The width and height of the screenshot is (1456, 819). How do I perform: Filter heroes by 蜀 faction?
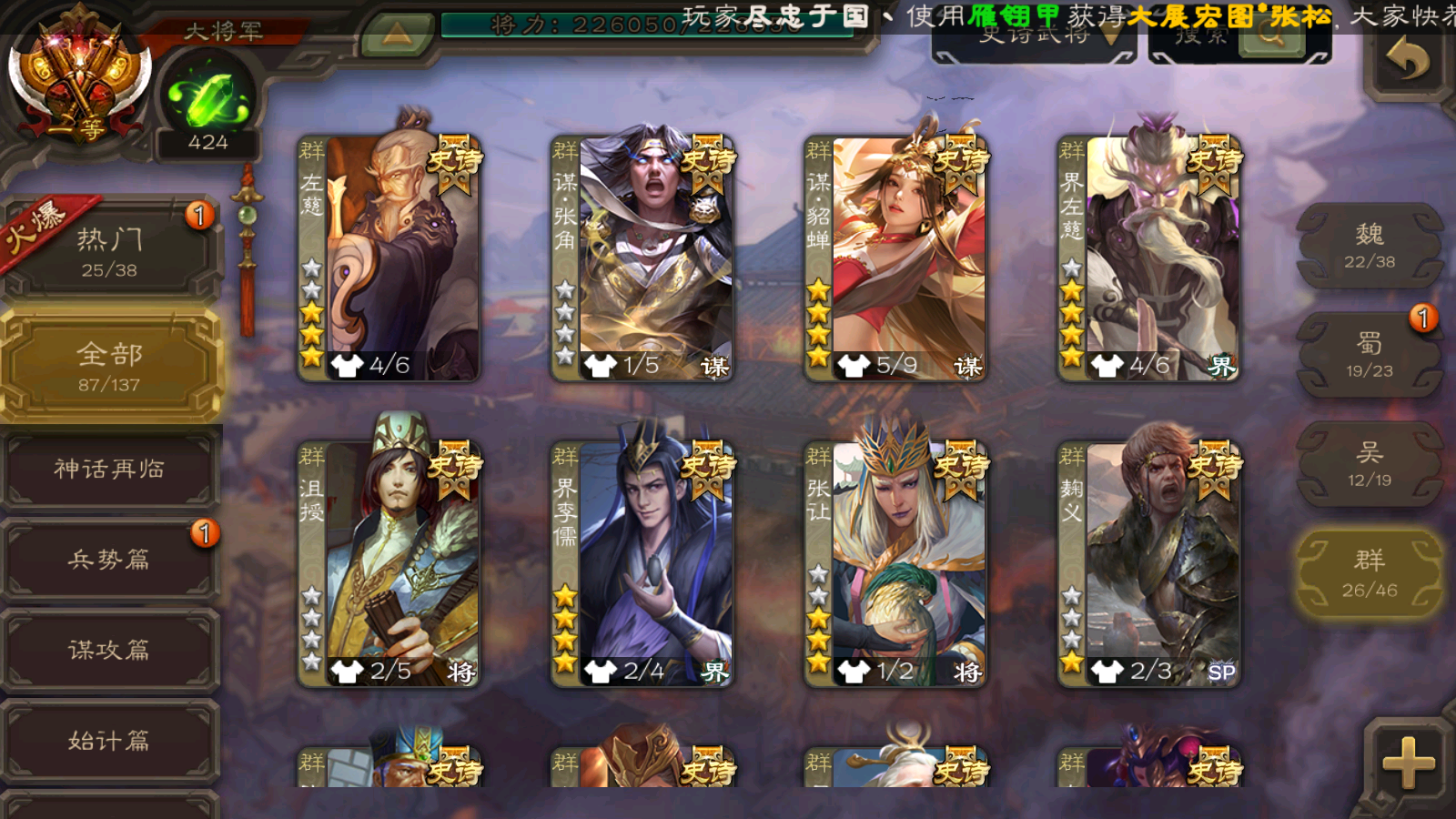coord(1370,355)
